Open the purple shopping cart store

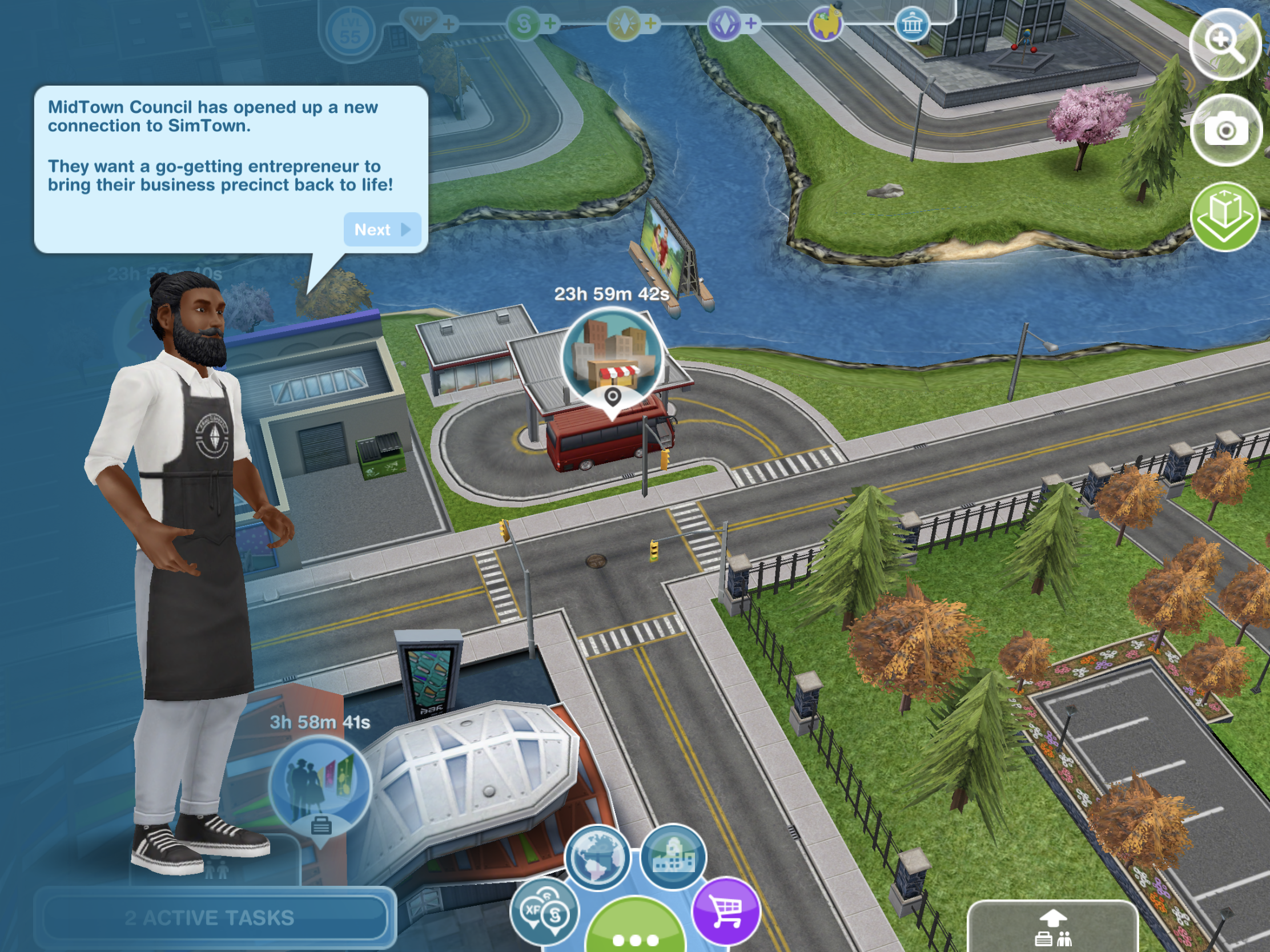point(726,910)
